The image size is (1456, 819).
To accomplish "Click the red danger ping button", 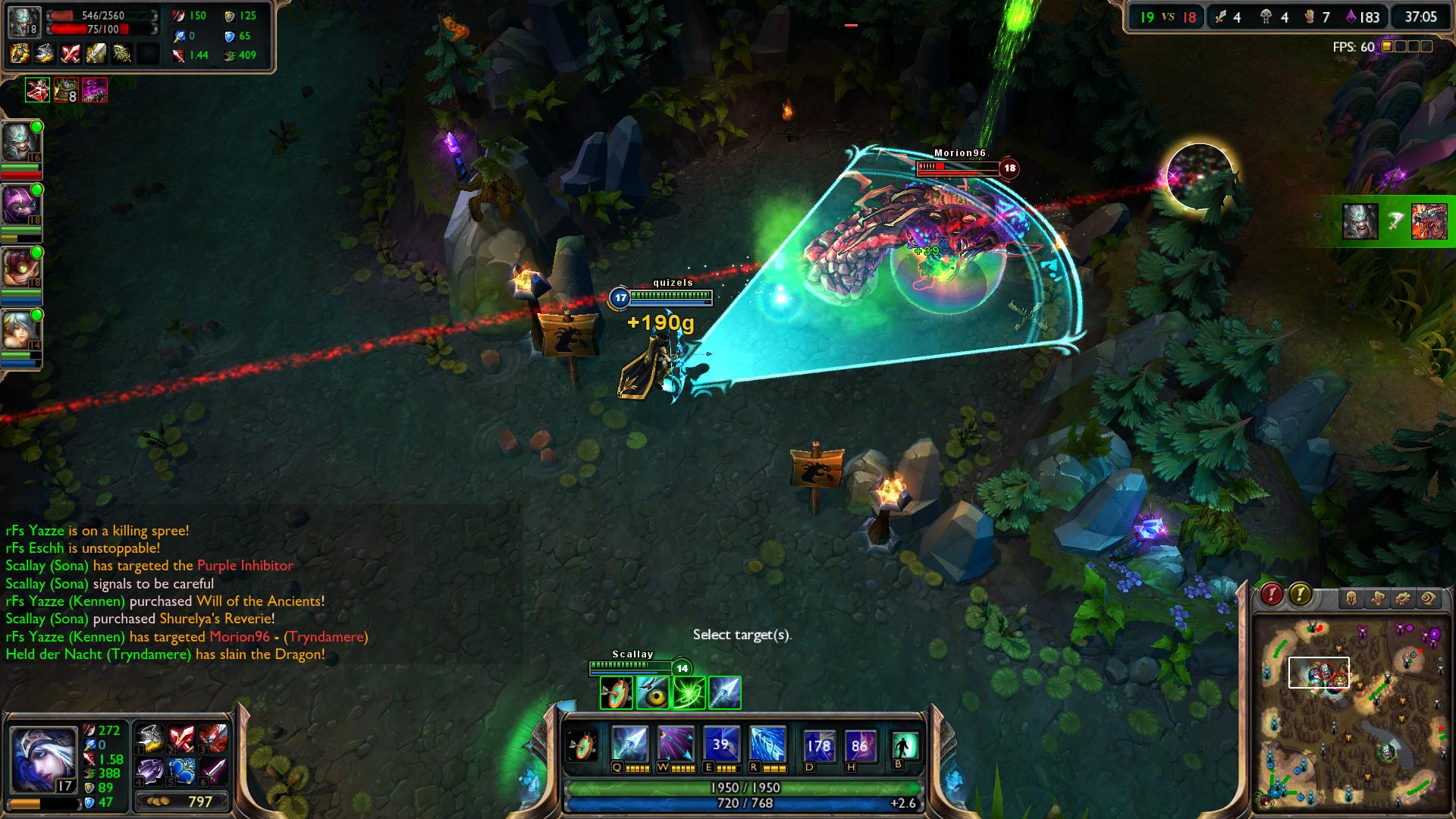I will [1272, 595].
